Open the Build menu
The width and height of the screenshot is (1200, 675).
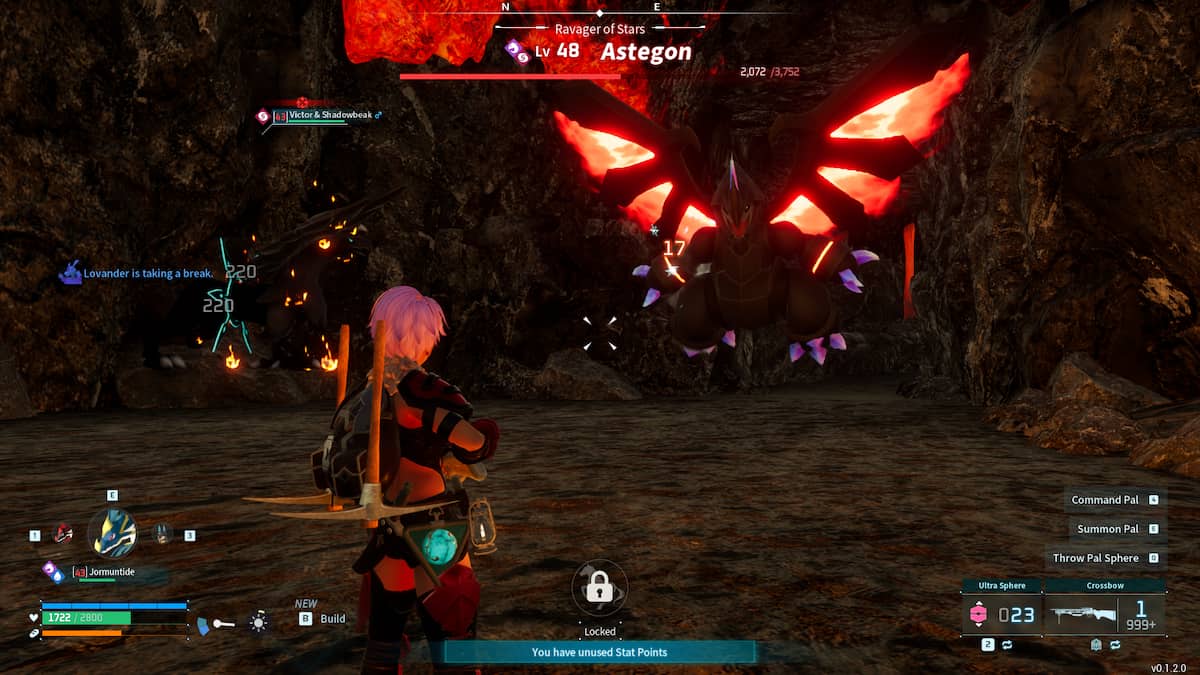[332, 619]
